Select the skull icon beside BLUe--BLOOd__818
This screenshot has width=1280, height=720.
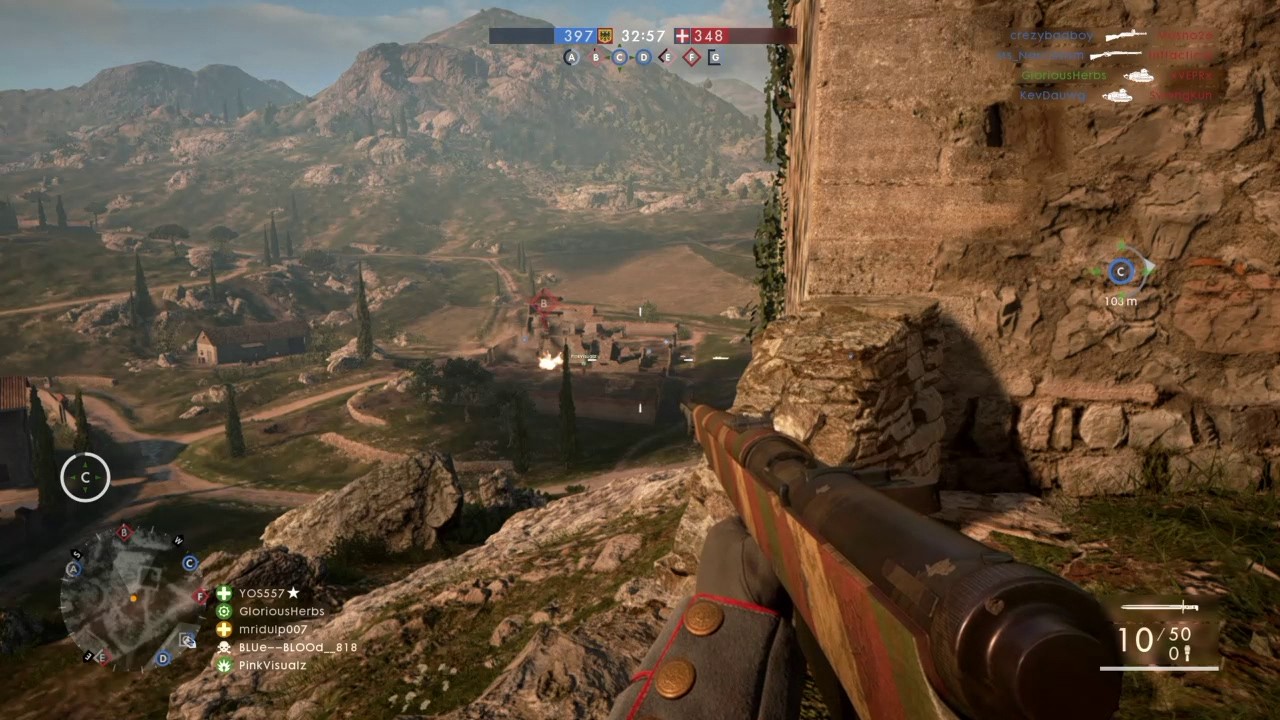222,647
